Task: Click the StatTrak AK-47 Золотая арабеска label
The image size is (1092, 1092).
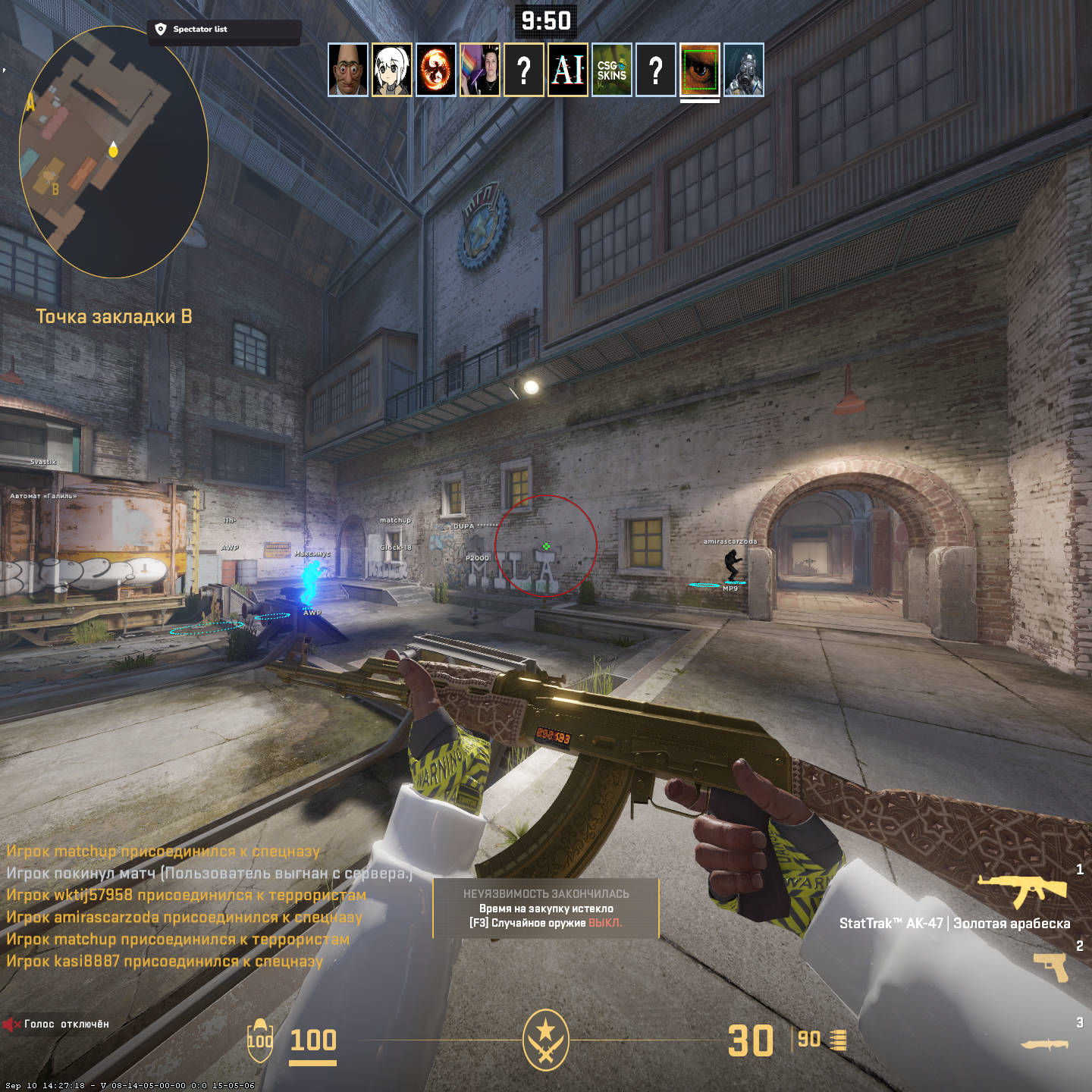Action: click(x=955, y=924)
